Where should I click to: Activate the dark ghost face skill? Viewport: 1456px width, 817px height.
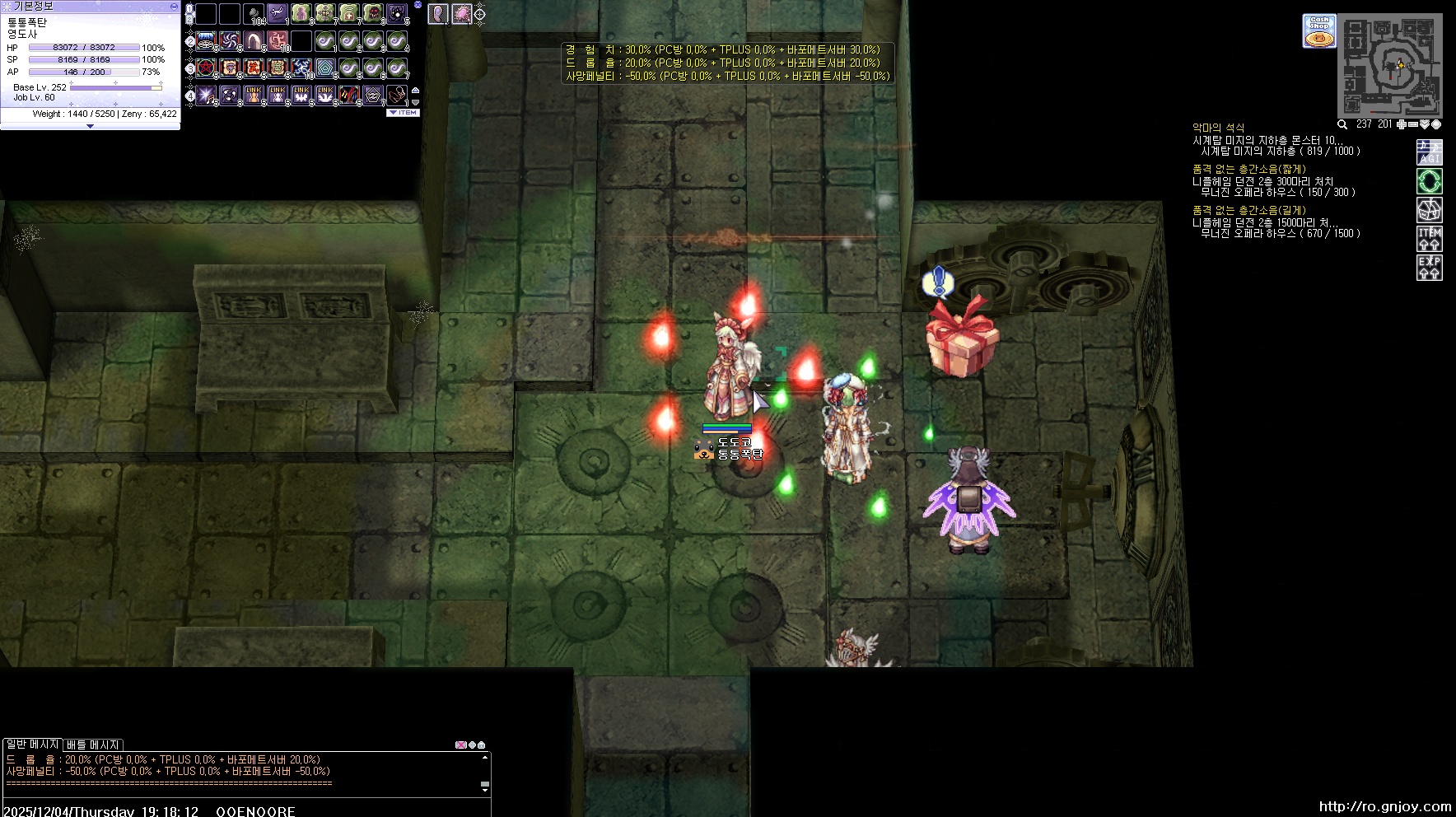click(373, 14)
